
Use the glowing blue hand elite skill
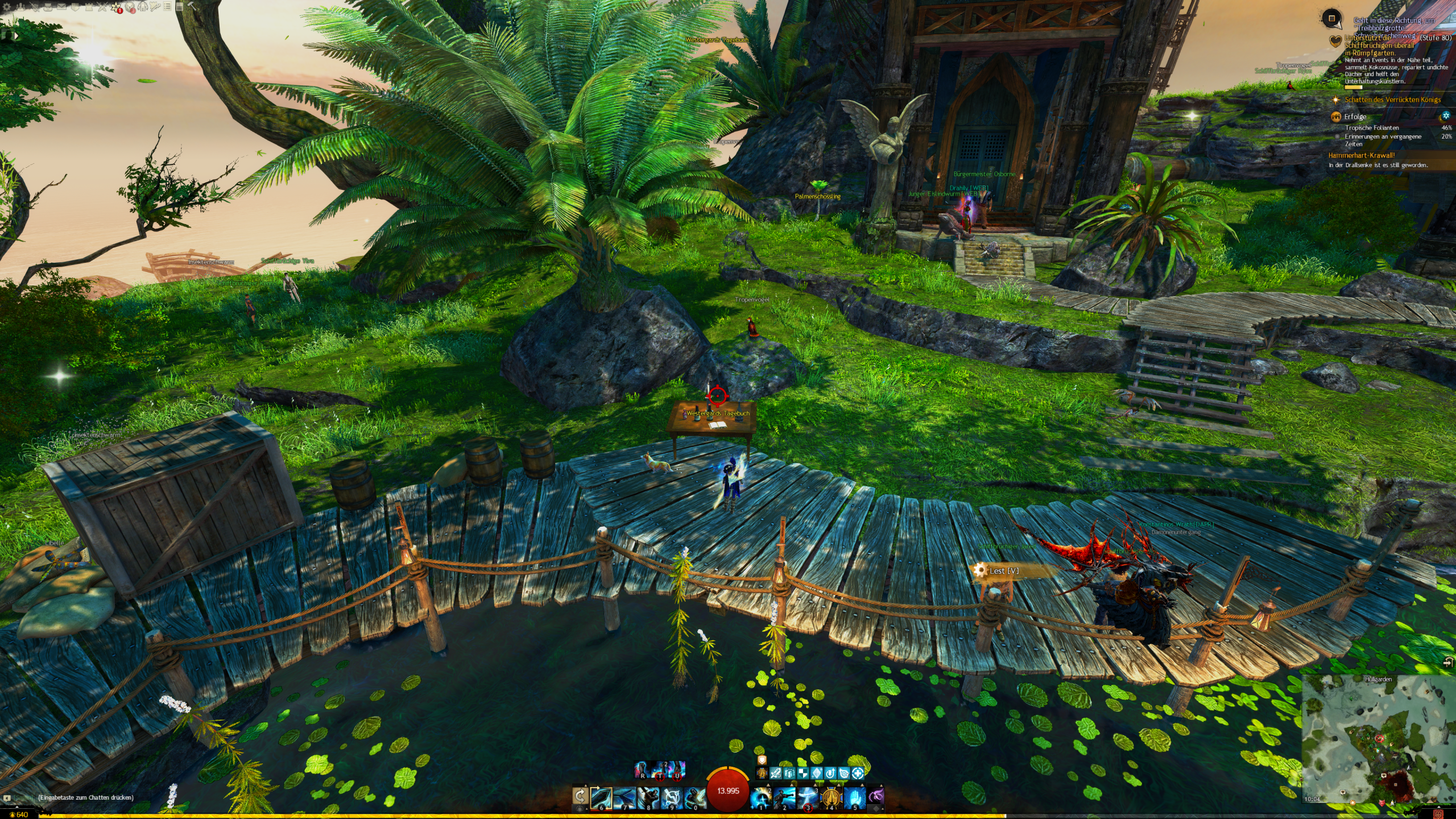(x=854, y=797)
